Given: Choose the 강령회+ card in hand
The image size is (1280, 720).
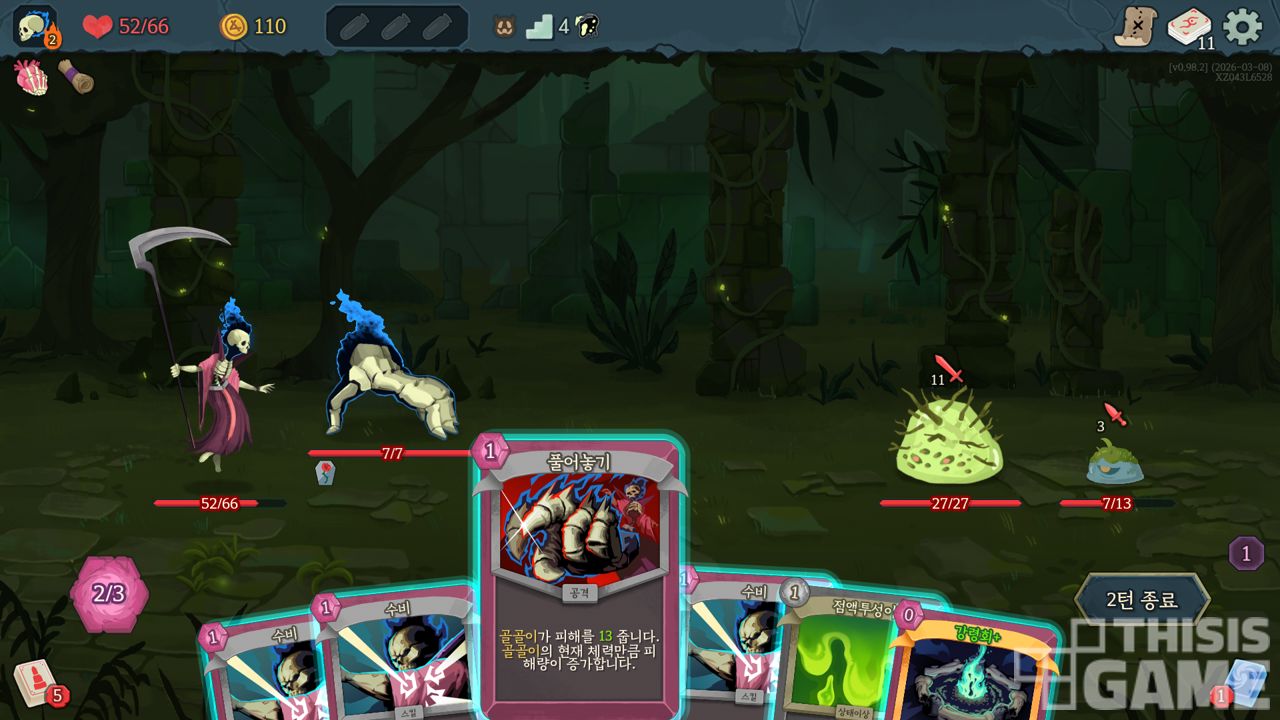Looking at the screenshot, I should (975, 670).
